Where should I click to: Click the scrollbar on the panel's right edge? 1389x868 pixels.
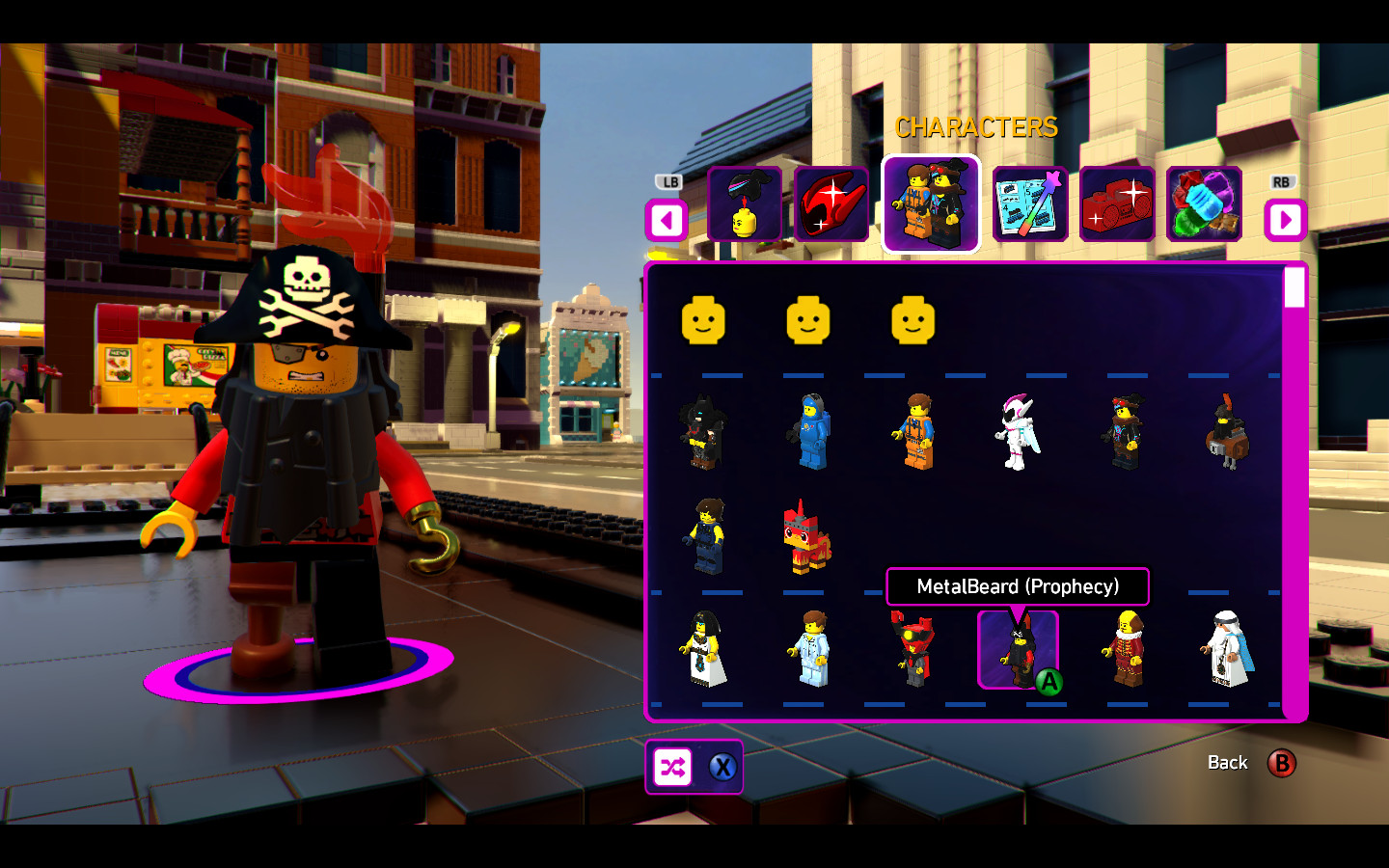coord(1293,286)
